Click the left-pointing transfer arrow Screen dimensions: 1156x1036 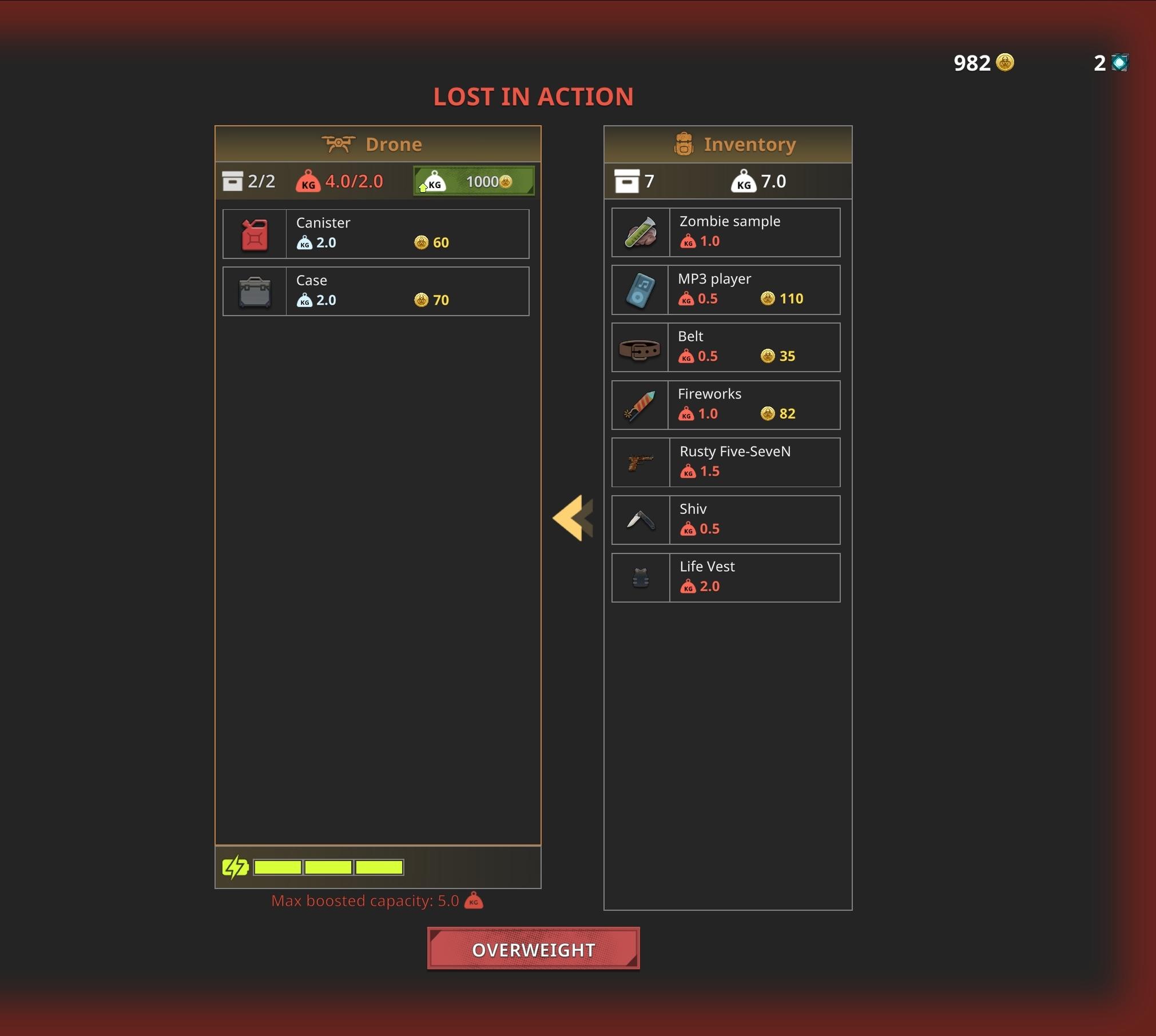(x=571, y=518)
